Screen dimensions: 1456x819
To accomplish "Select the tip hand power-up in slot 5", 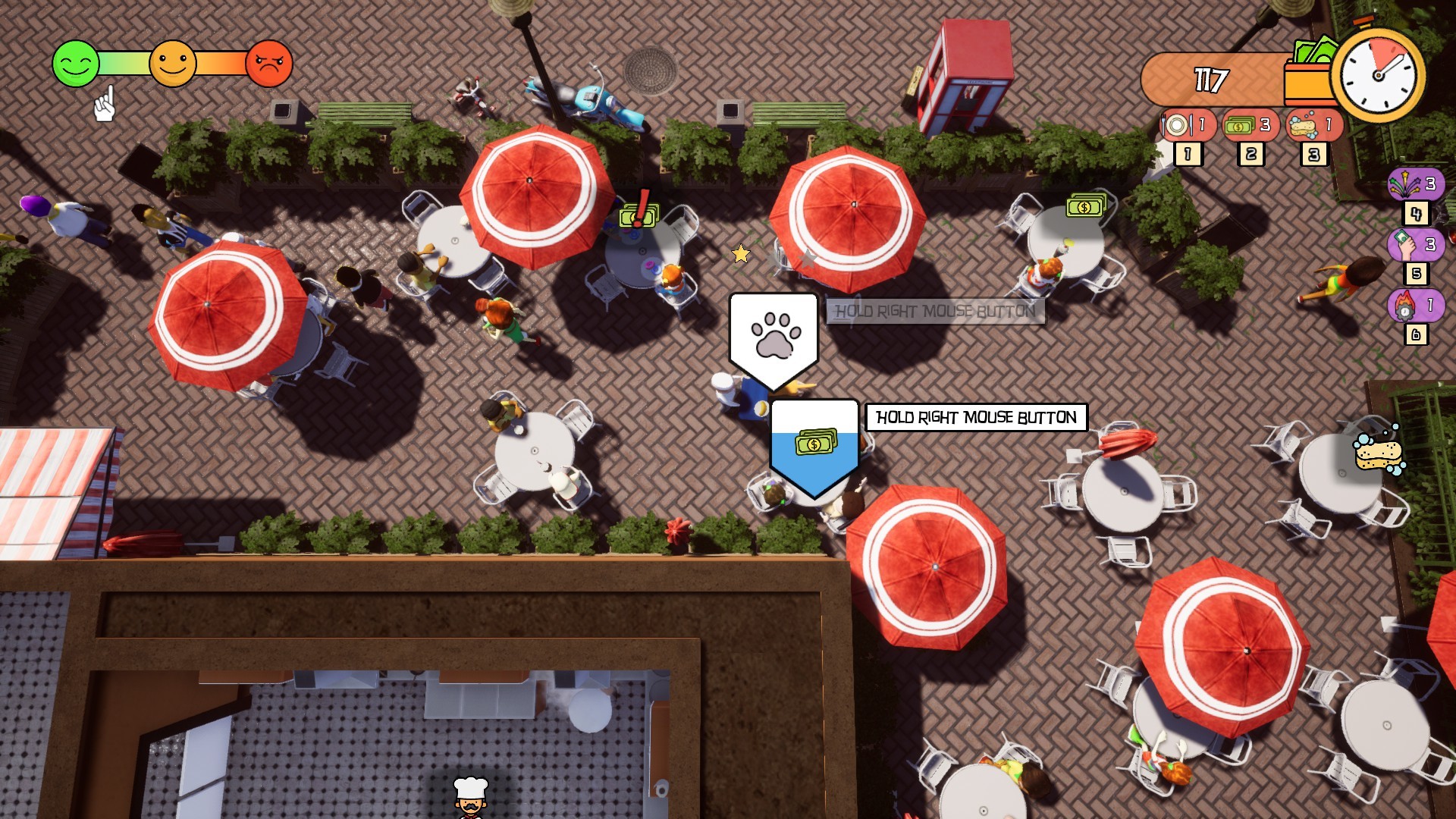I will click(1415, 245).
